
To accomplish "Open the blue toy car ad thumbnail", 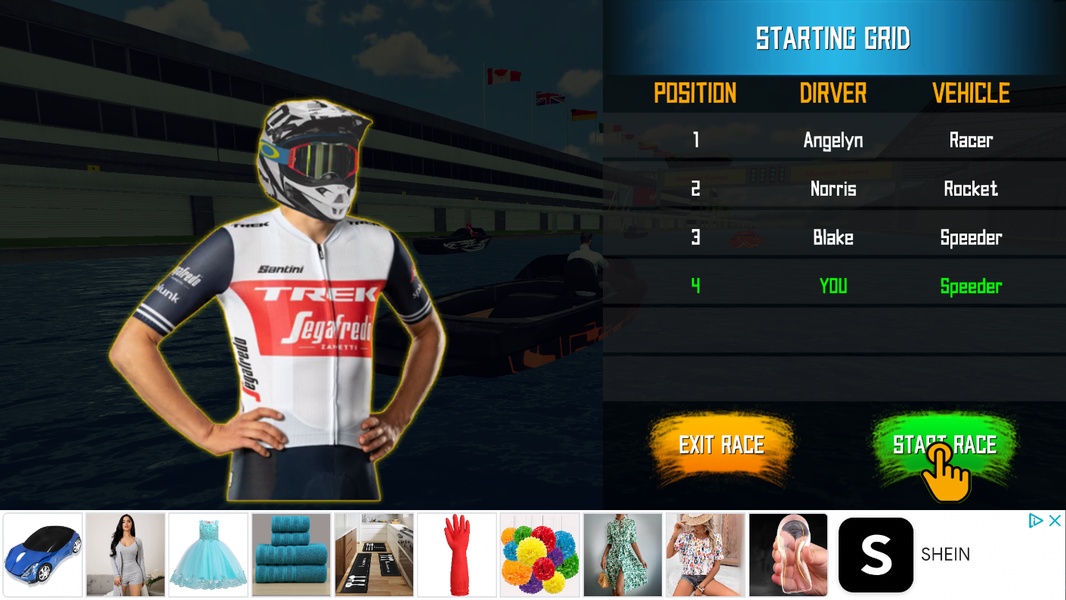I will (x=43, y=555).
